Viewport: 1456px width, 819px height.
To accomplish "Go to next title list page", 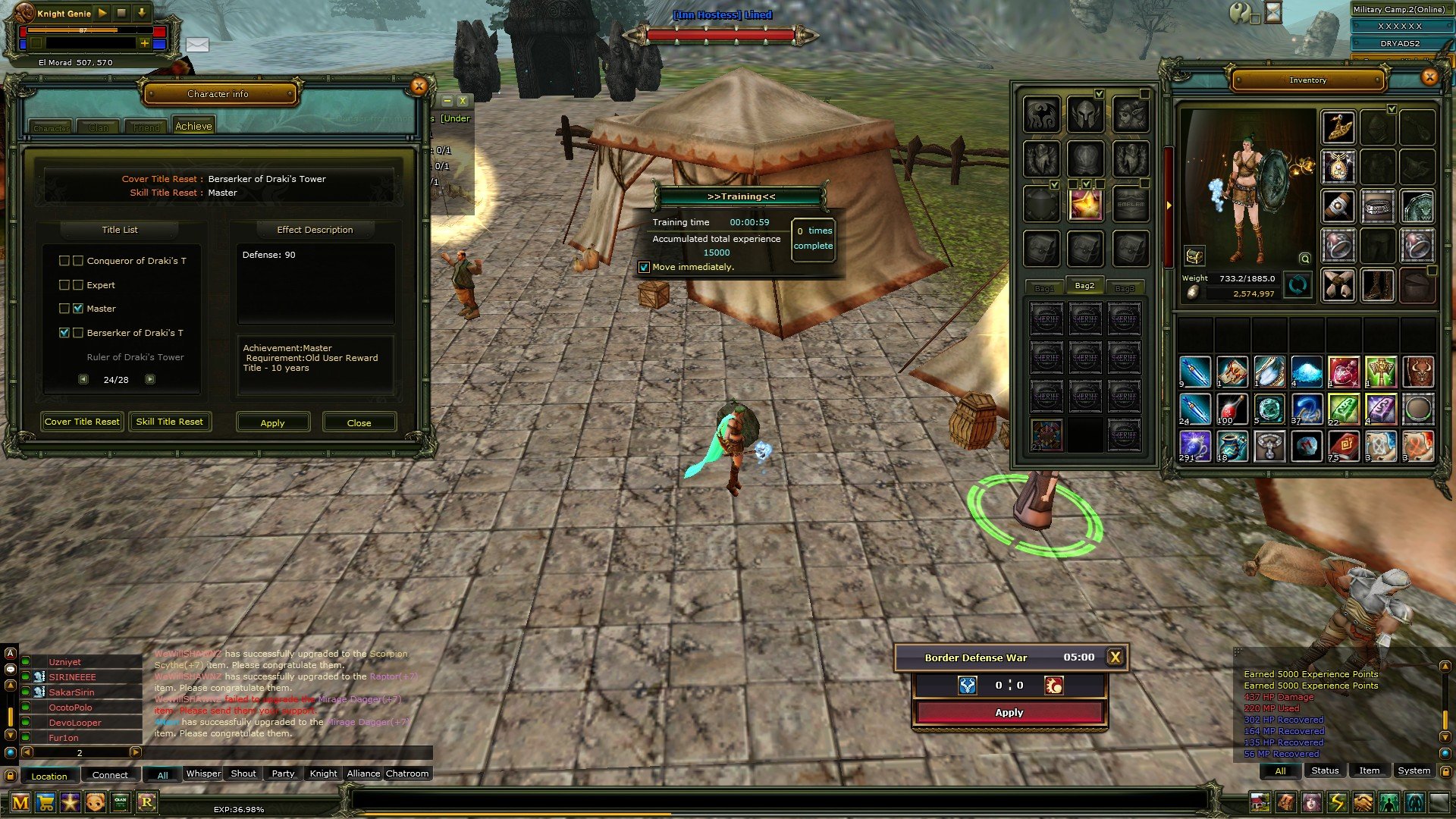I will pos(150,379).
